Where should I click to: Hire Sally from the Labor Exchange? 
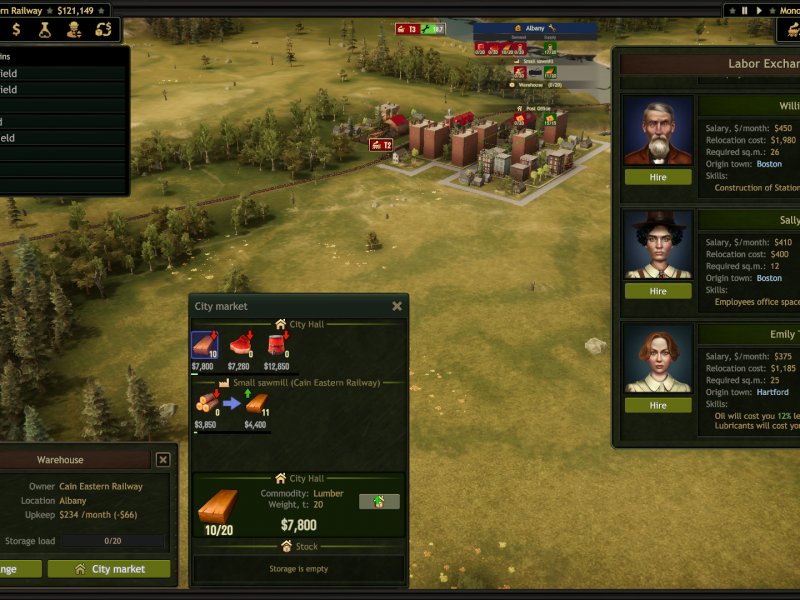coord(658,291)
